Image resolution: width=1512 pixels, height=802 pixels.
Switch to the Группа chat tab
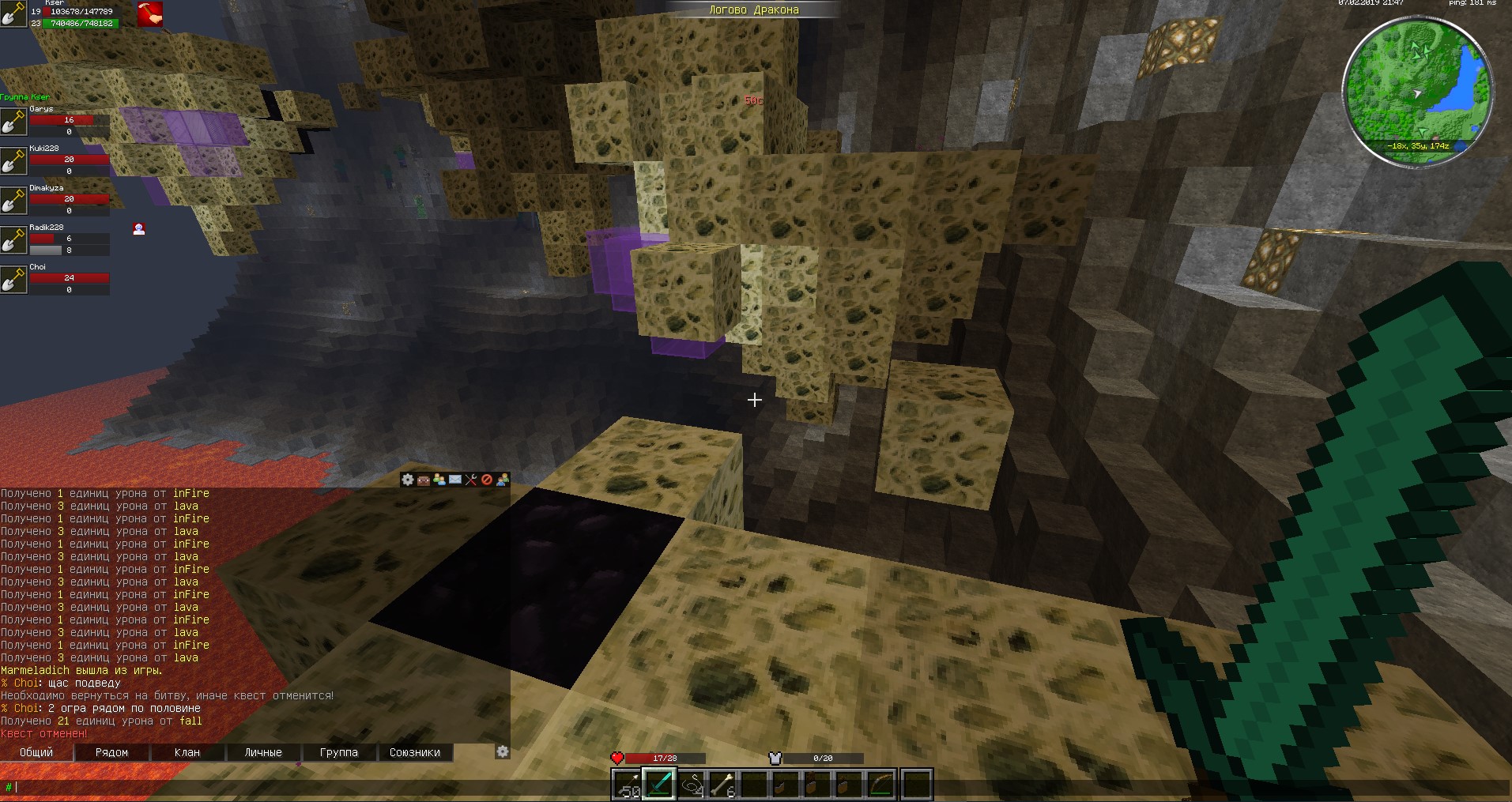coord(338,752)
